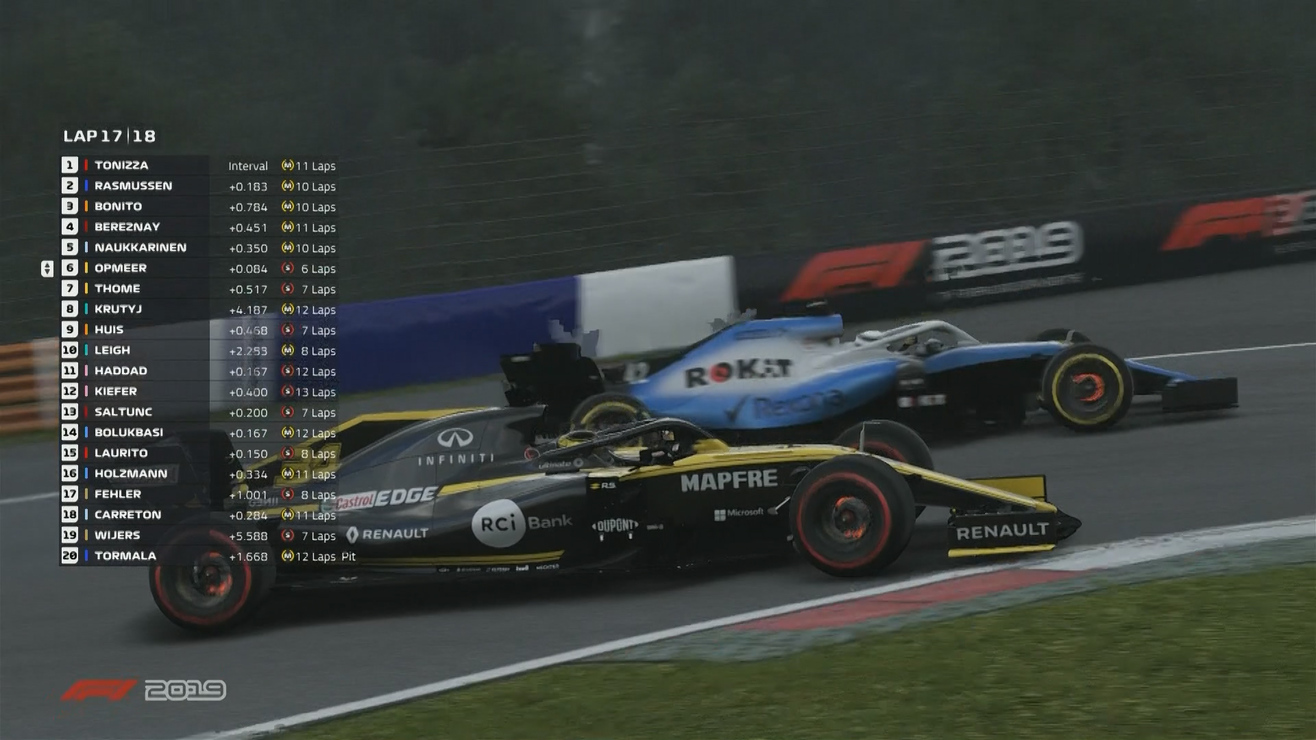Expand the Interval column header
Image resolution: width=1316 pixels, height=740 pixels.
click(247, 165)
